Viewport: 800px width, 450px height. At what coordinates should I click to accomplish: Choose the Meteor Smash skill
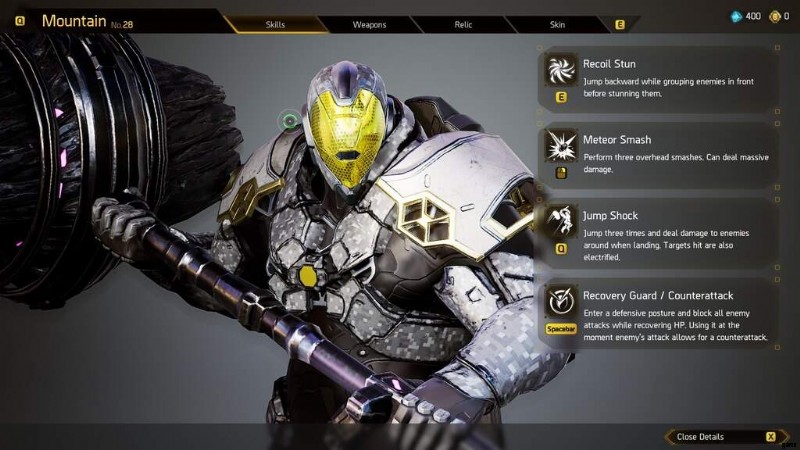click(658, 153)
